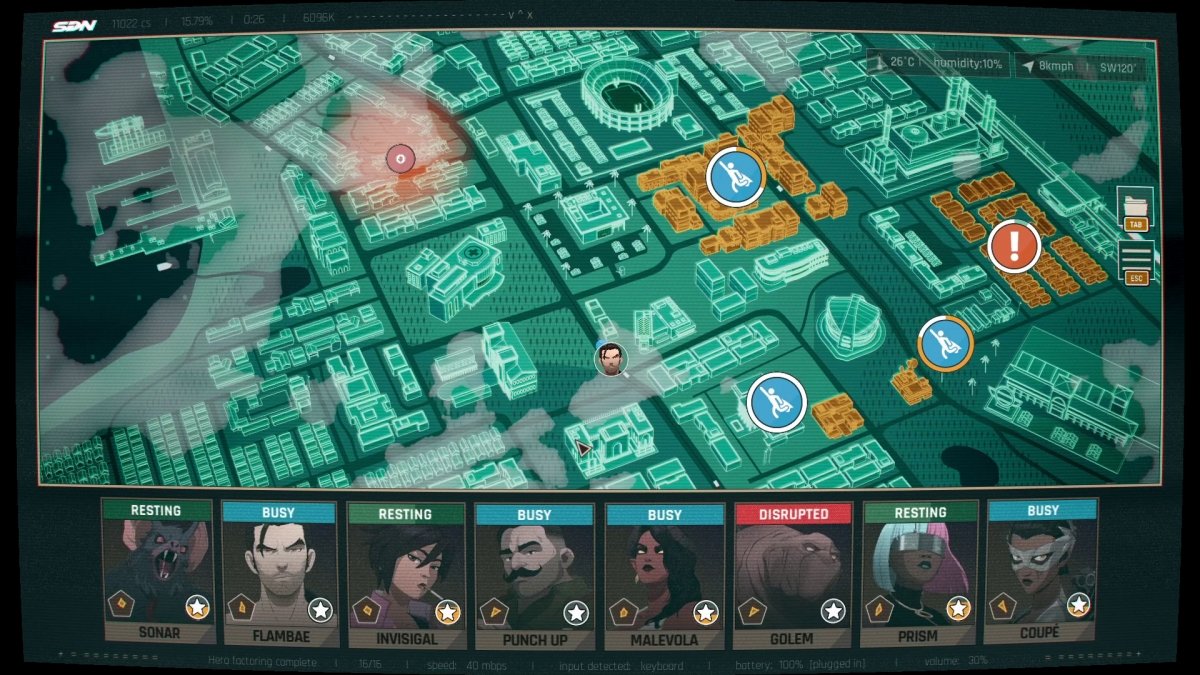Click the orange-ringed running figure marker
Viewport: 1200px width, 675px height.
tap(945, 343)
